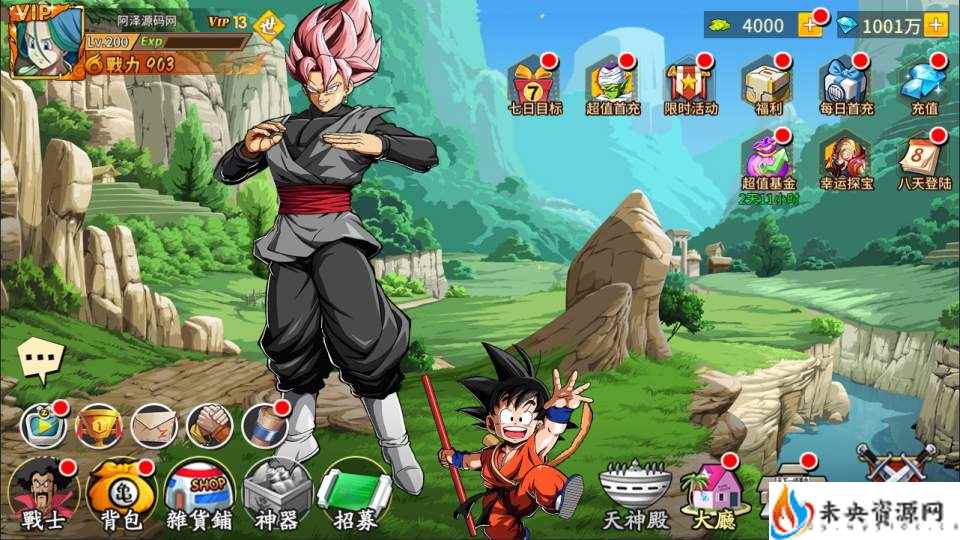Viewport: 960px width, 540px height.
Task: Open the 八天登陆 eight-day login calendar
Action: pos(922,160)
